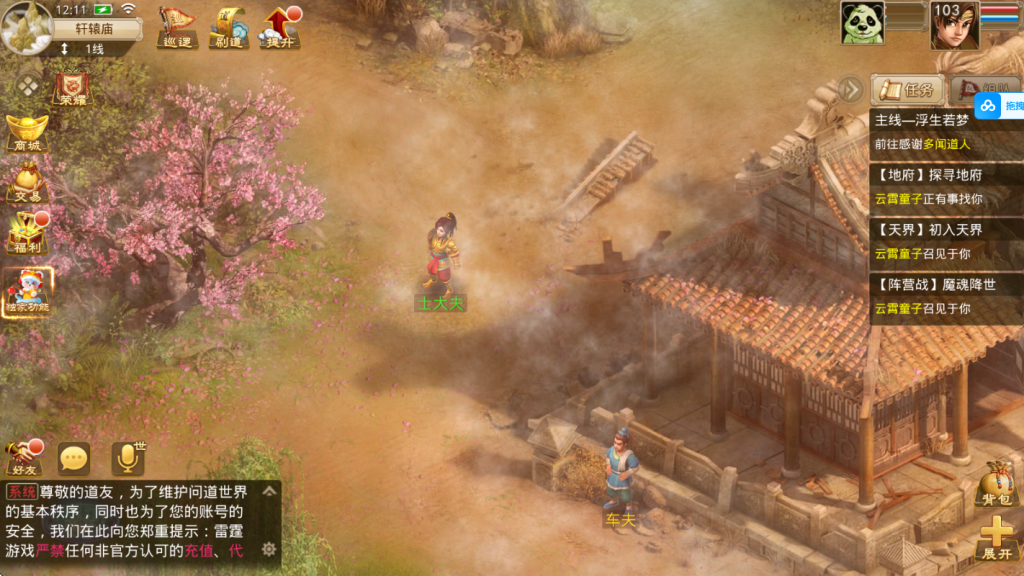This screenshot has height=576, width=1024.
Task: Open the 好友 friends handshake icon
Action: coord(23,458)
